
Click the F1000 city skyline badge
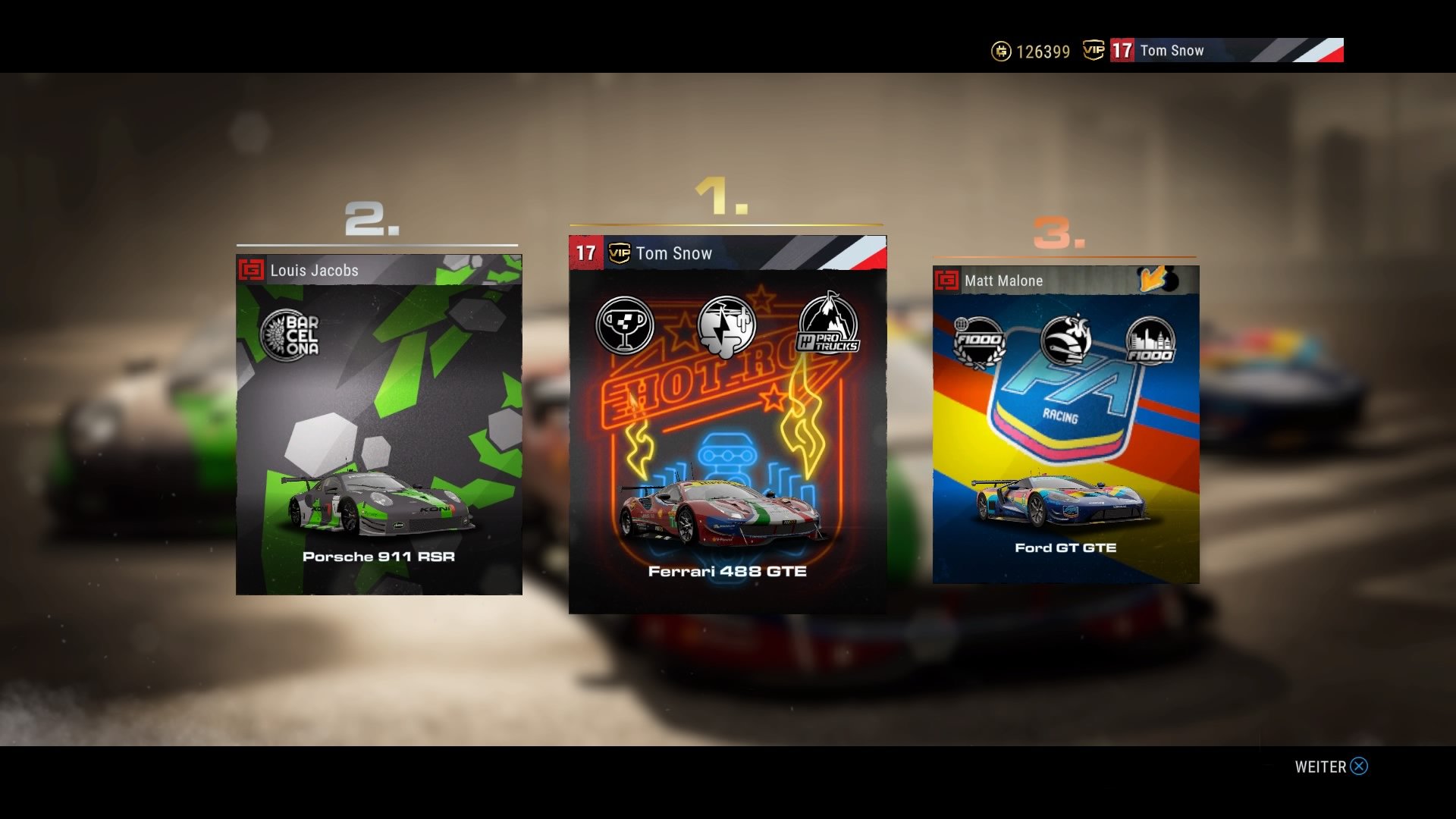[1150, 341]
